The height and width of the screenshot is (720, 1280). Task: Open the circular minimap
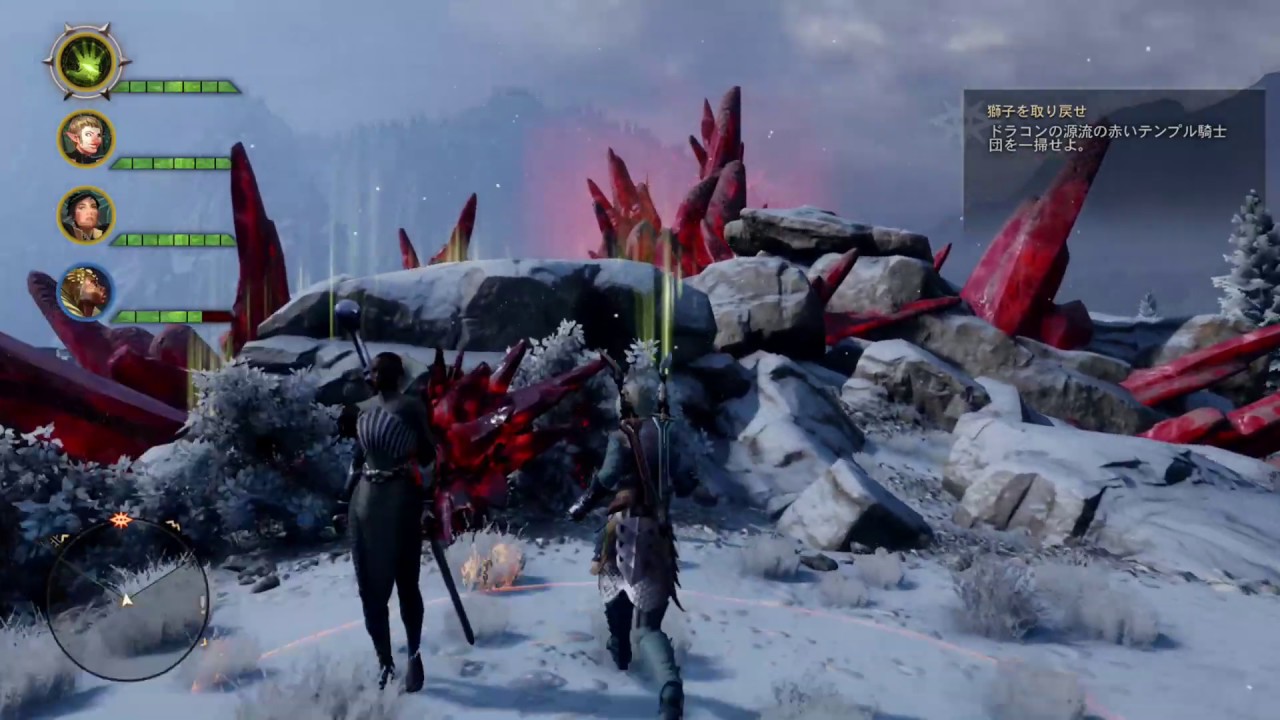point(127,599)
